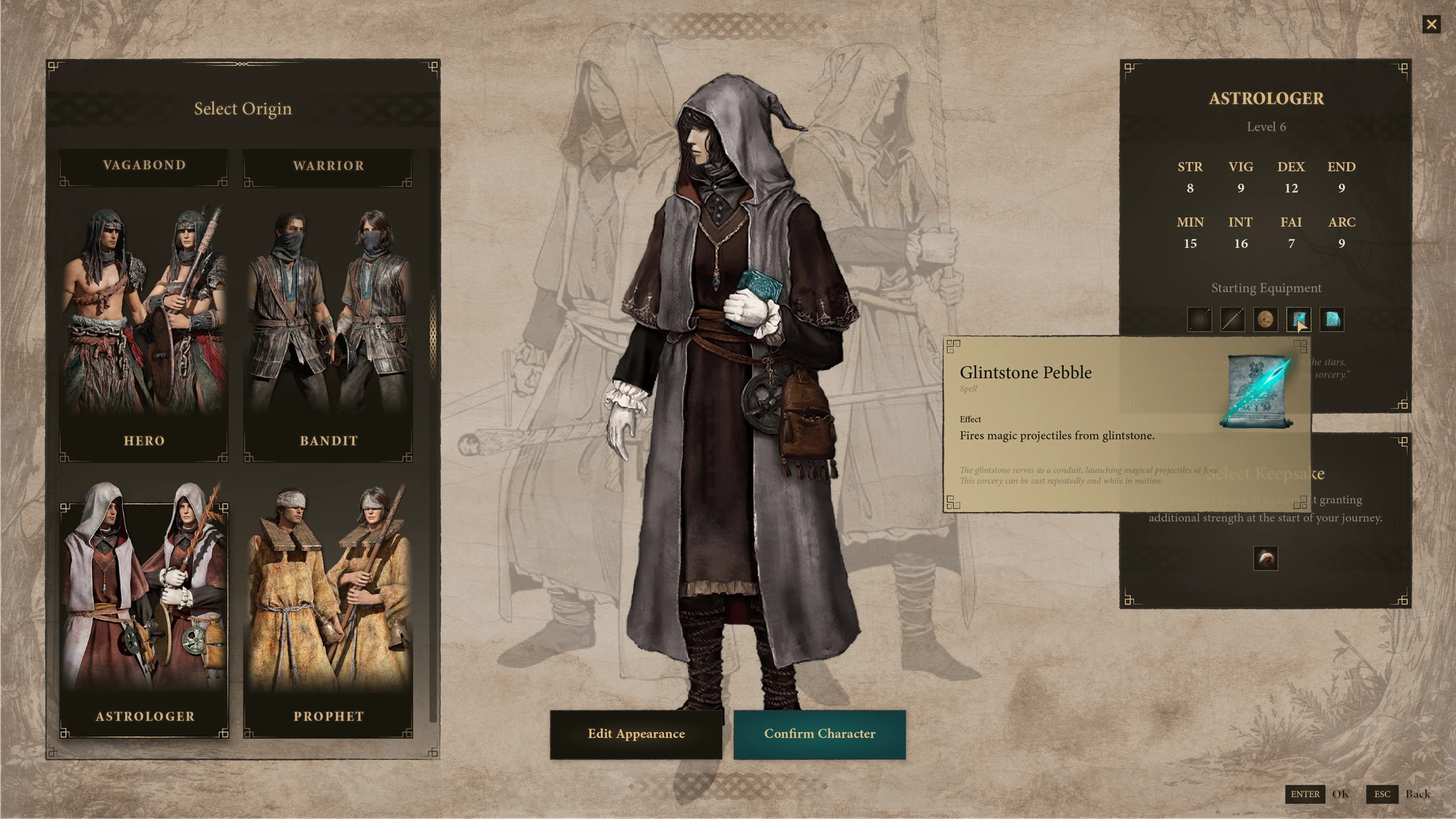Choose the Hero origin card

(144, 327)
